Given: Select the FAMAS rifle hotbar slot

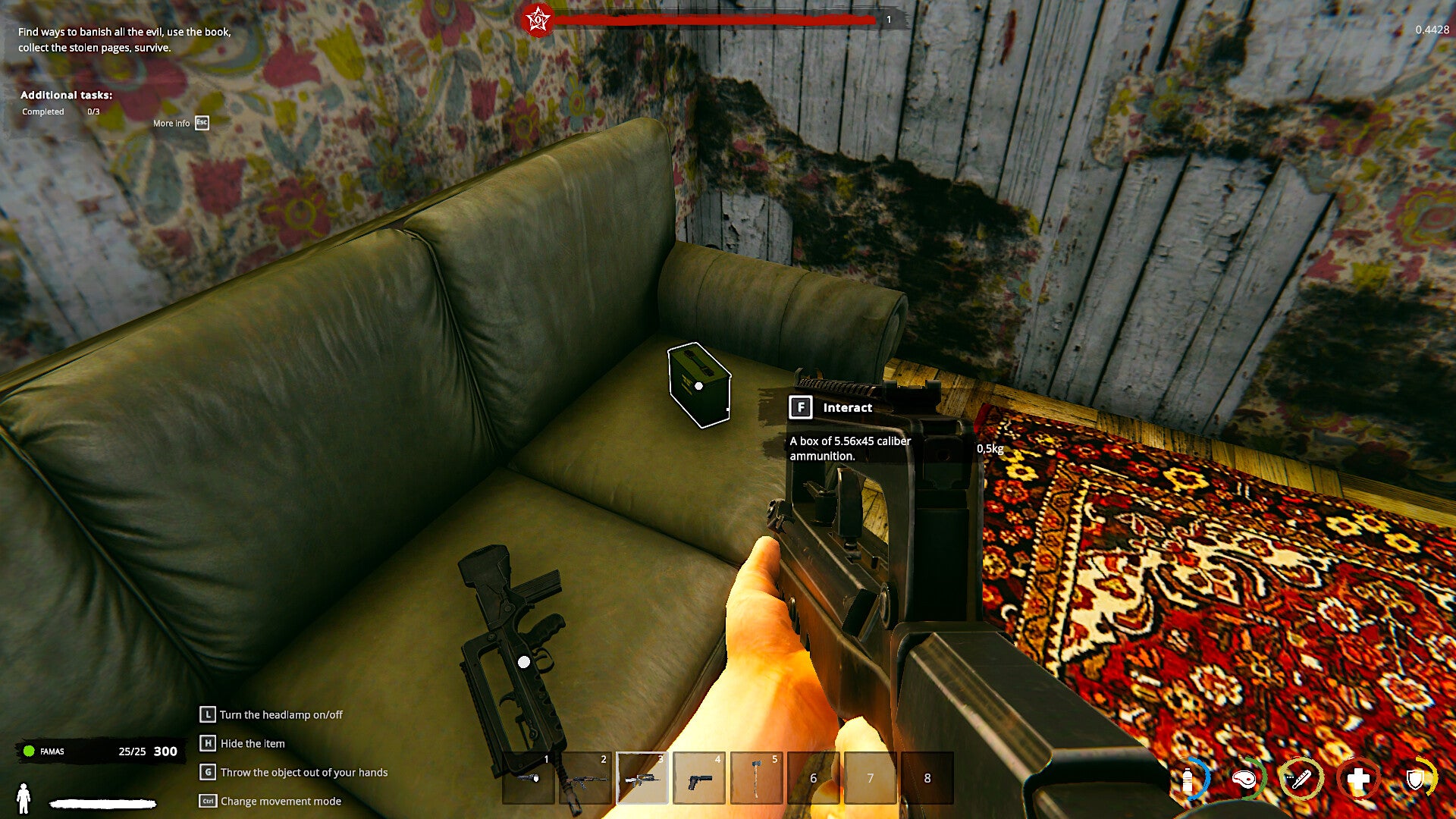Looking at the screenshot, I should coord(642,777).
